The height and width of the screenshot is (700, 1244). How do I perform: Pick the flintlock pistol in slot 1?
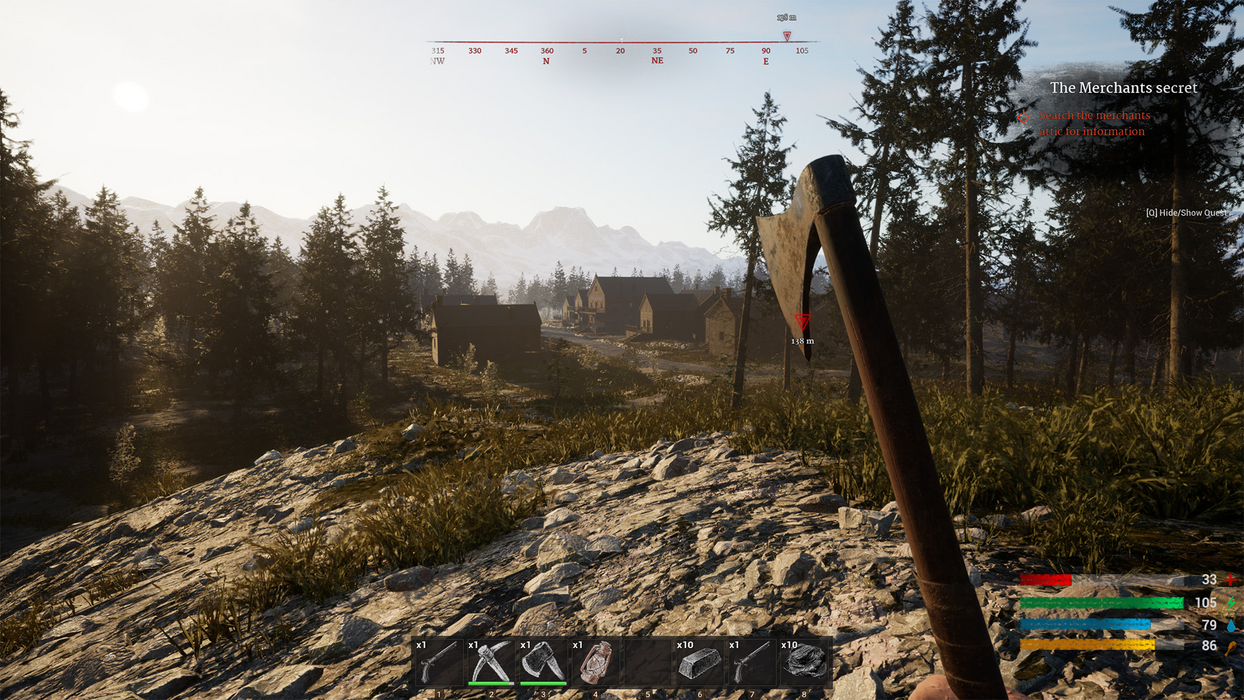[x=438, y=662]
